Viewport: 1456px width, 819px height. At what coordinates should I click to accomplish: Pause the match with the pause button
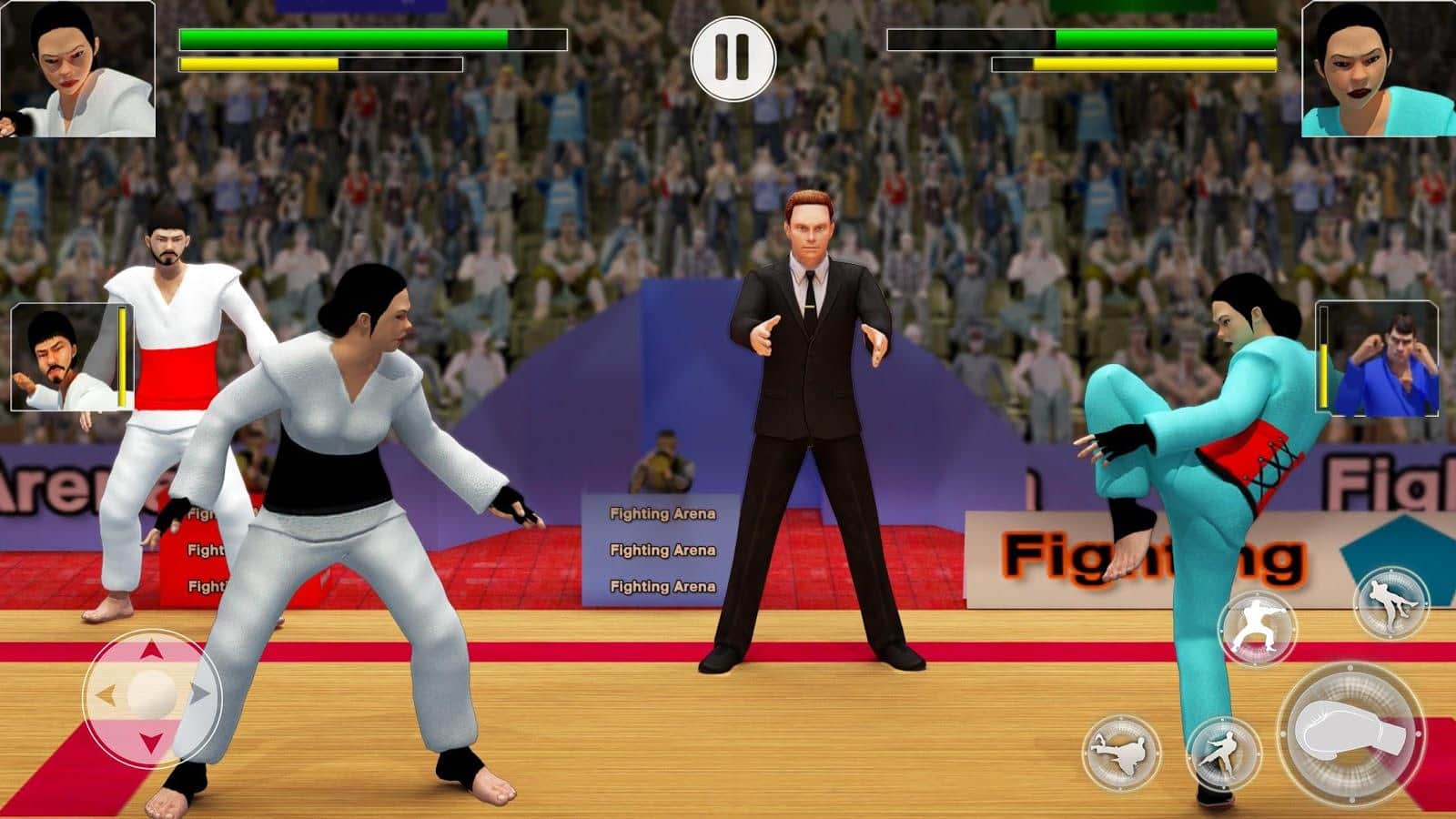(733, 57)
